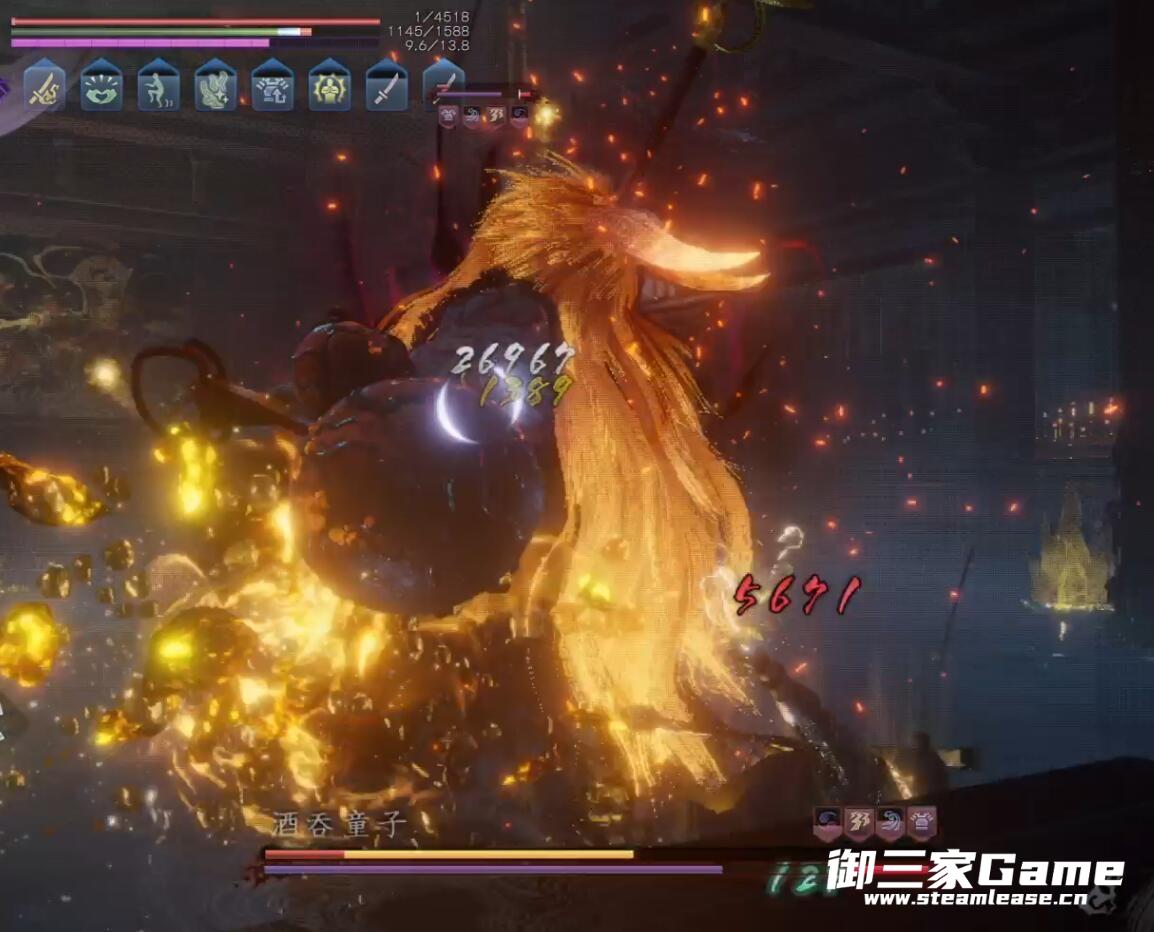Select the plain white katana buff icon

(386, 86)
